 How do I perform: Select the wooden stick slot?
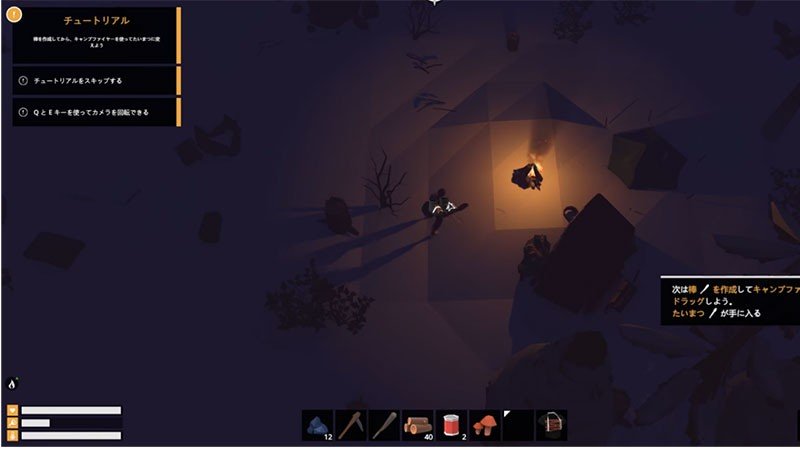(x=384, y=425)
